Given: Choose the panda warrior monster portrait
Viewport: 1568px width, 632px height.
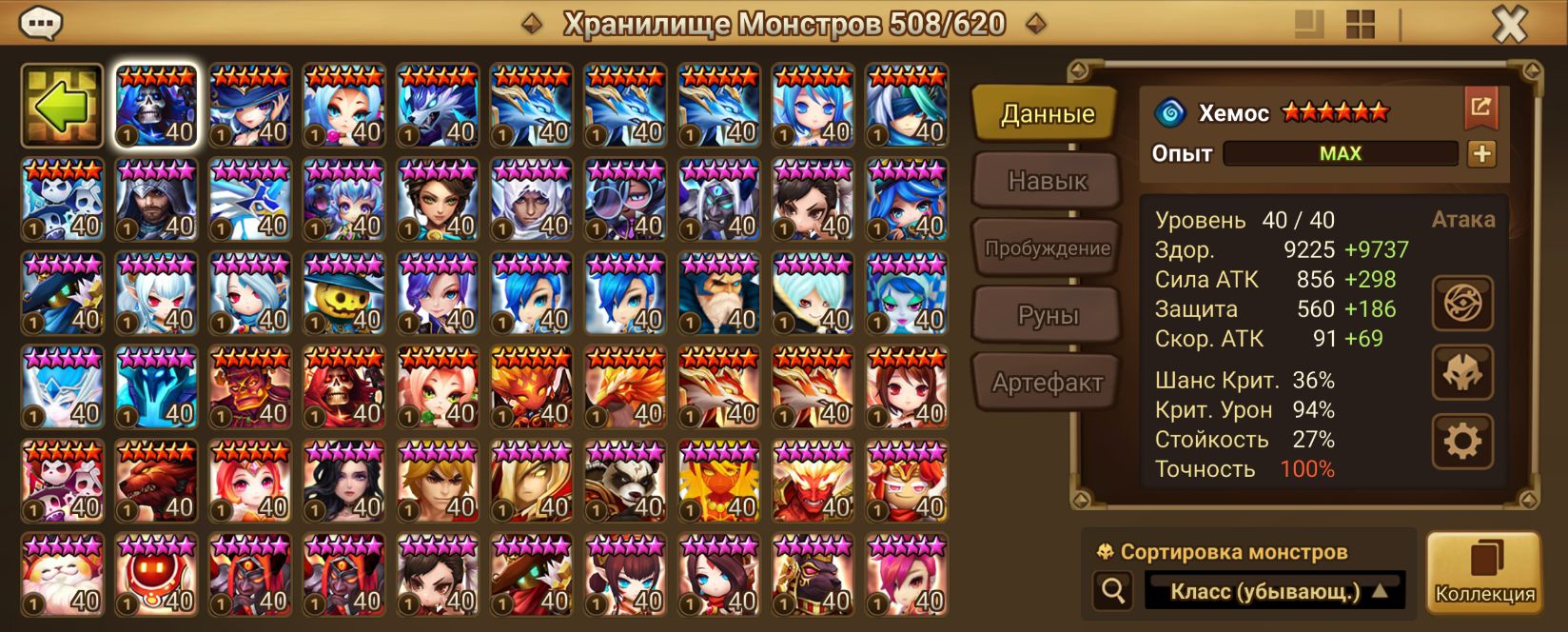Looking at the screenshot, I should [x=625, y=482].
